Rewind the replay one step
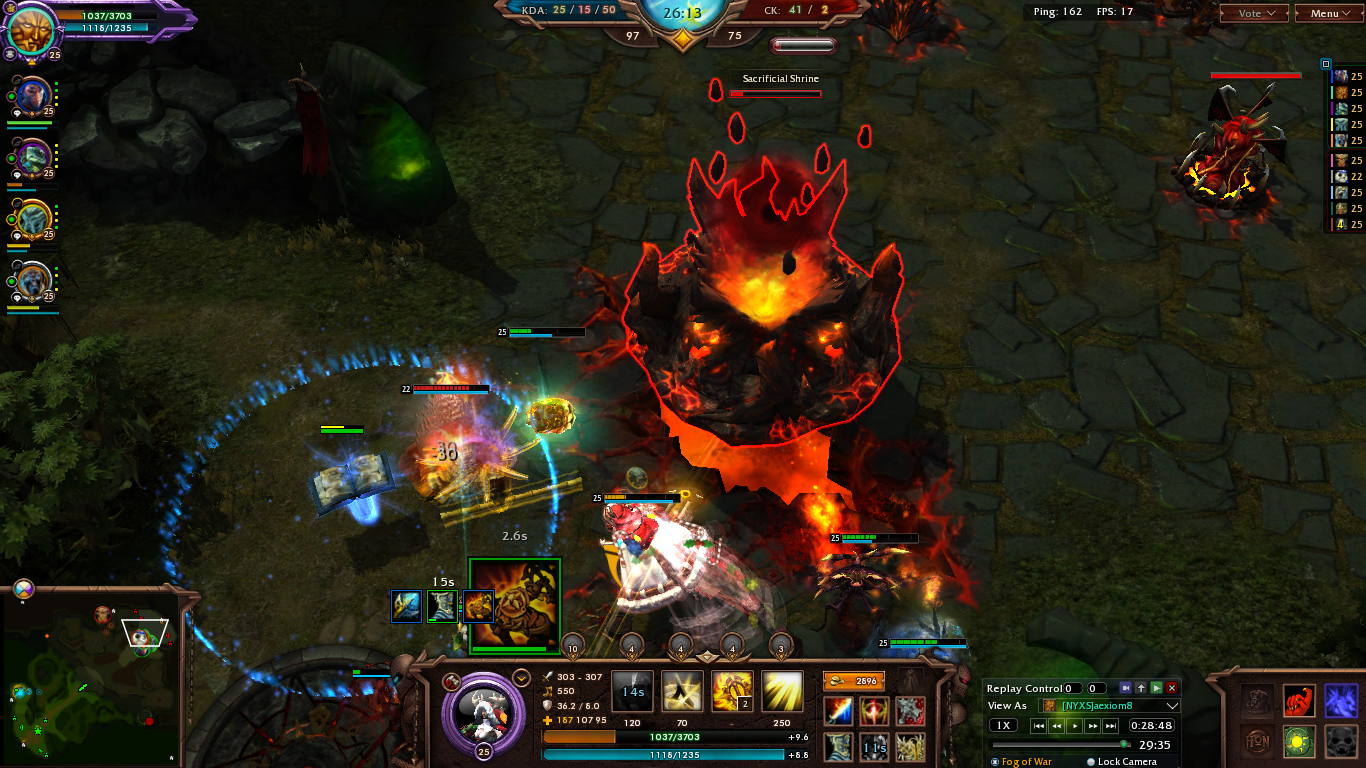Image resolution: width=1366 pixels, height=768 pixels. [x=1057, y=726]
